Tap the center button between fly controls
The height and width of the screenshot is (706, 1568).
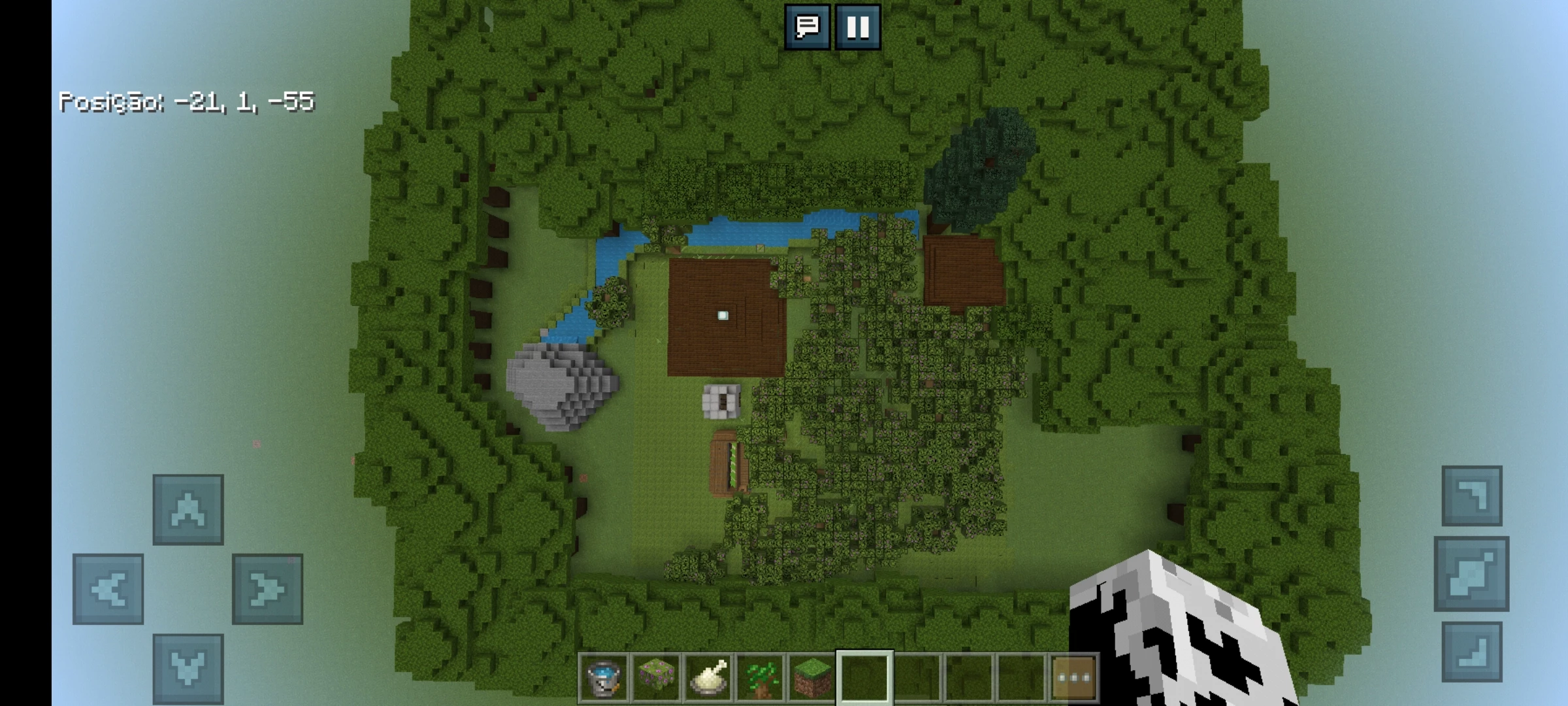coord(1471,574)
